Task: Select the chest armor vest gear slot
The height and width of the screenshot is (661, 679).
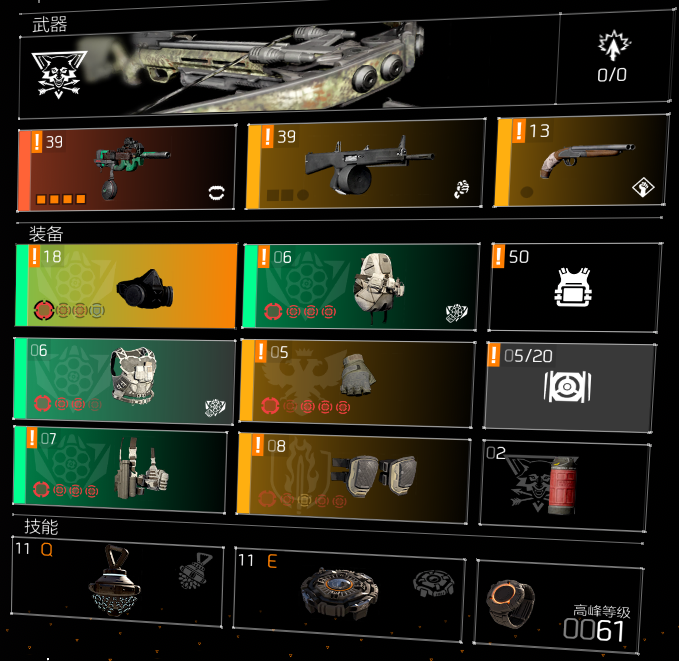Action: [122, 380]
